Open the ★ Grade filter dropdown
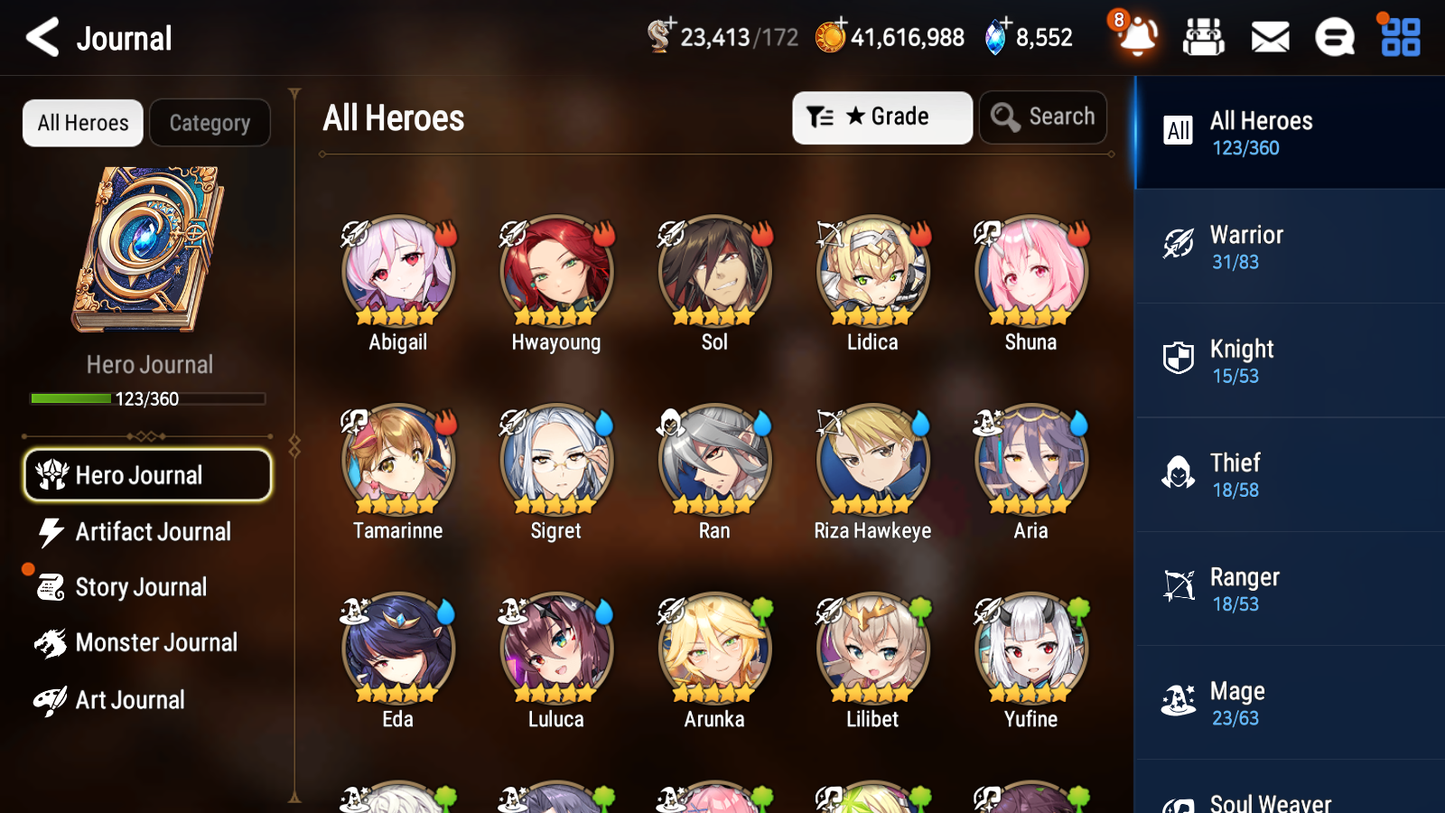This screenshot has height=813, width=1445. coord(882,117)
